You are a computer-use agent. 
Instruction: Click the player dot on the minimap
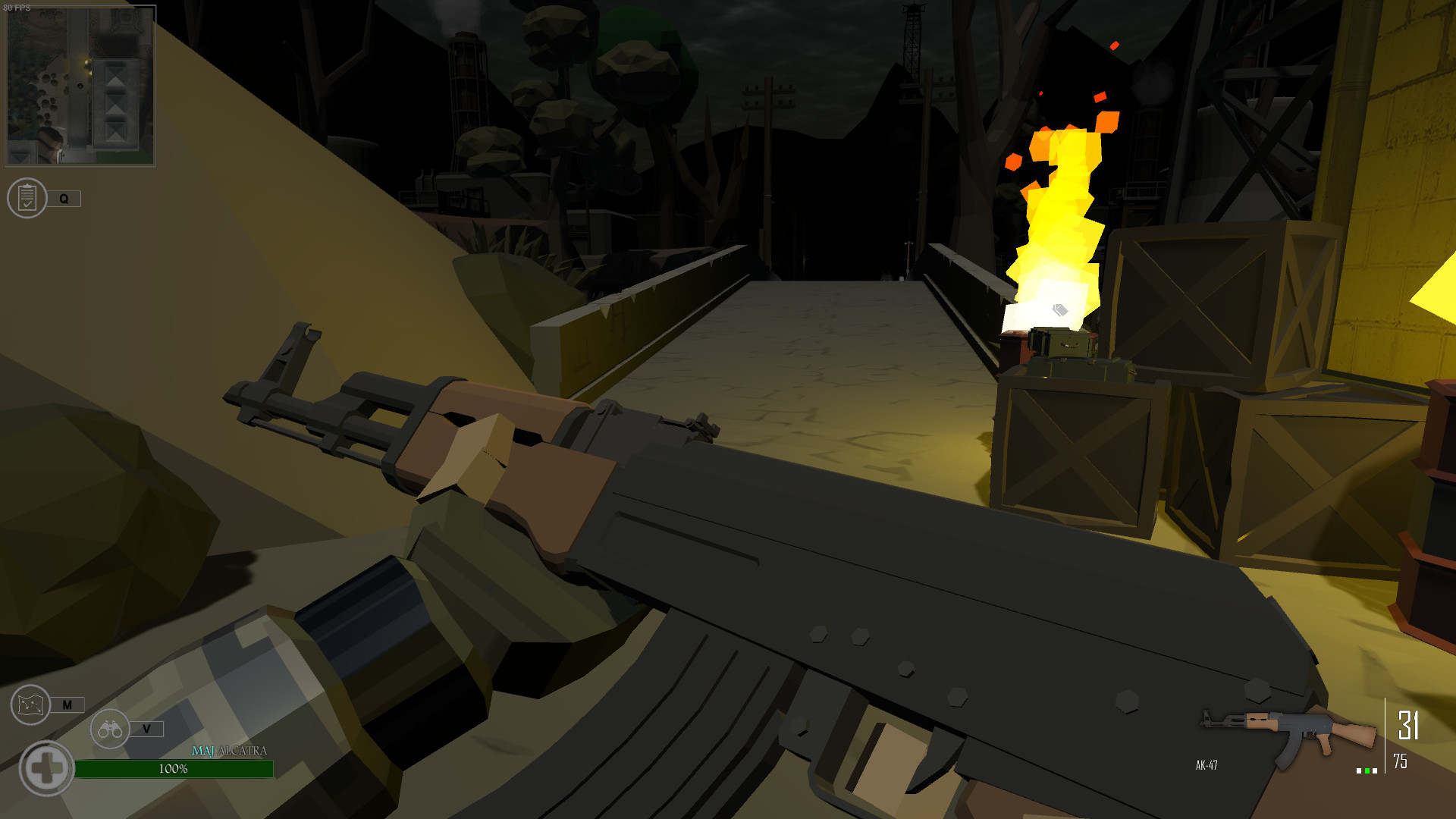pyautogui.click(x=80, y=86)
